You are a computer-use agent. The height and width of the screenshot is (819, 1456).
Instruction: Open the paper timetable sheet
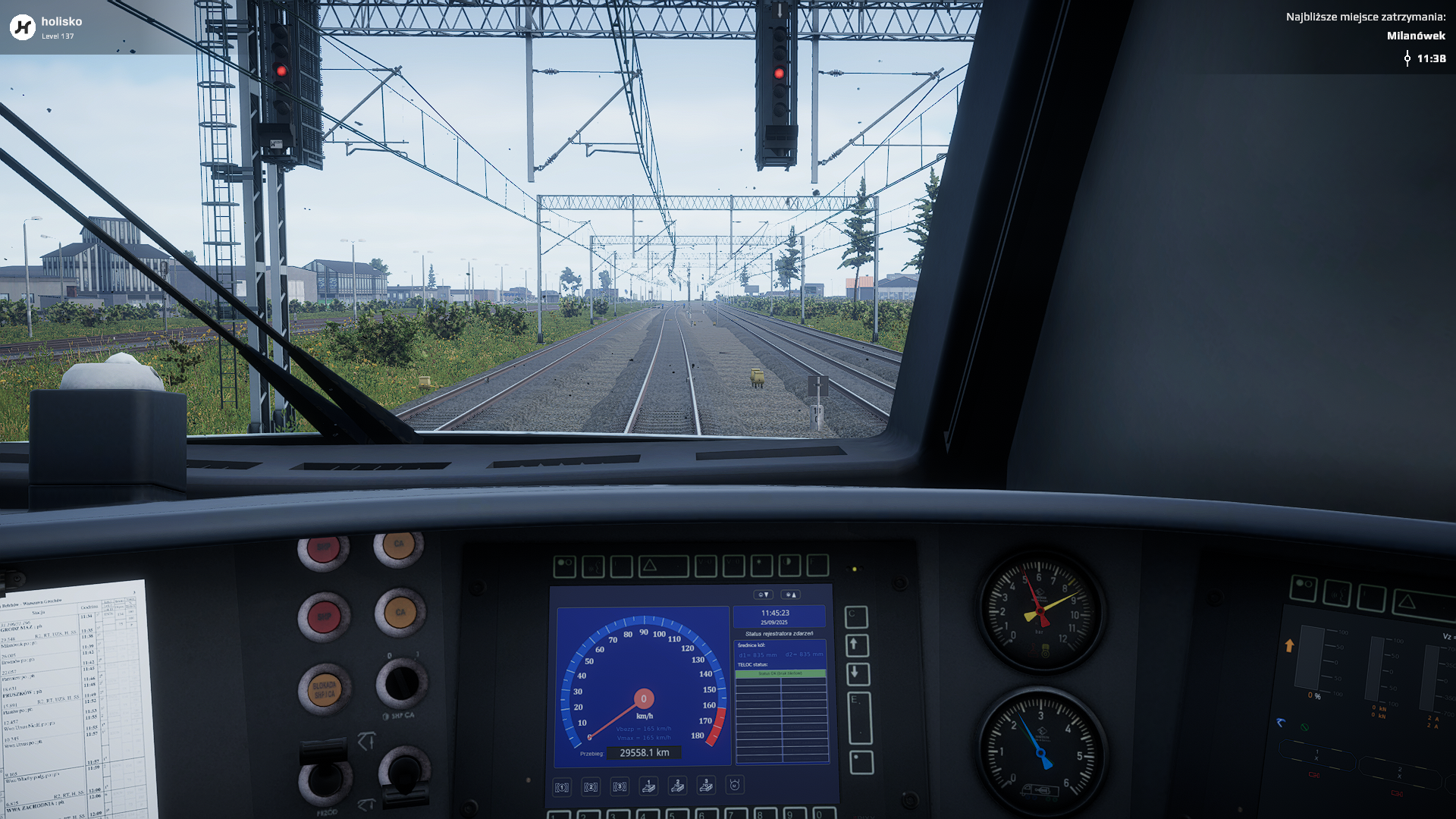click(72, 705)
